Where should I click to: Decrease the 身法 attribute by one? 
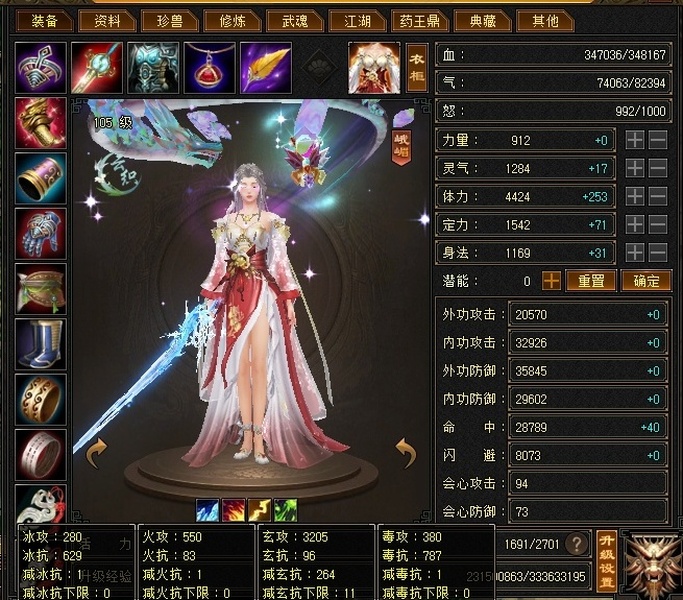coord(657,253)
